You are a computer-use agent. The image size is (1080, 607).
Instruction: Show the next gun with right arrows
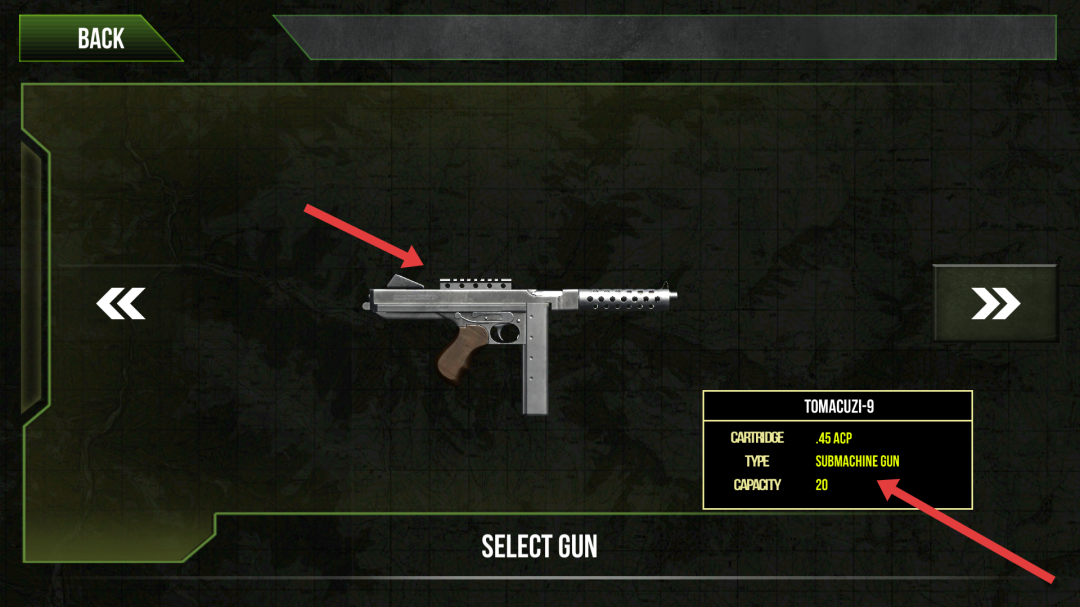(995, 304)
